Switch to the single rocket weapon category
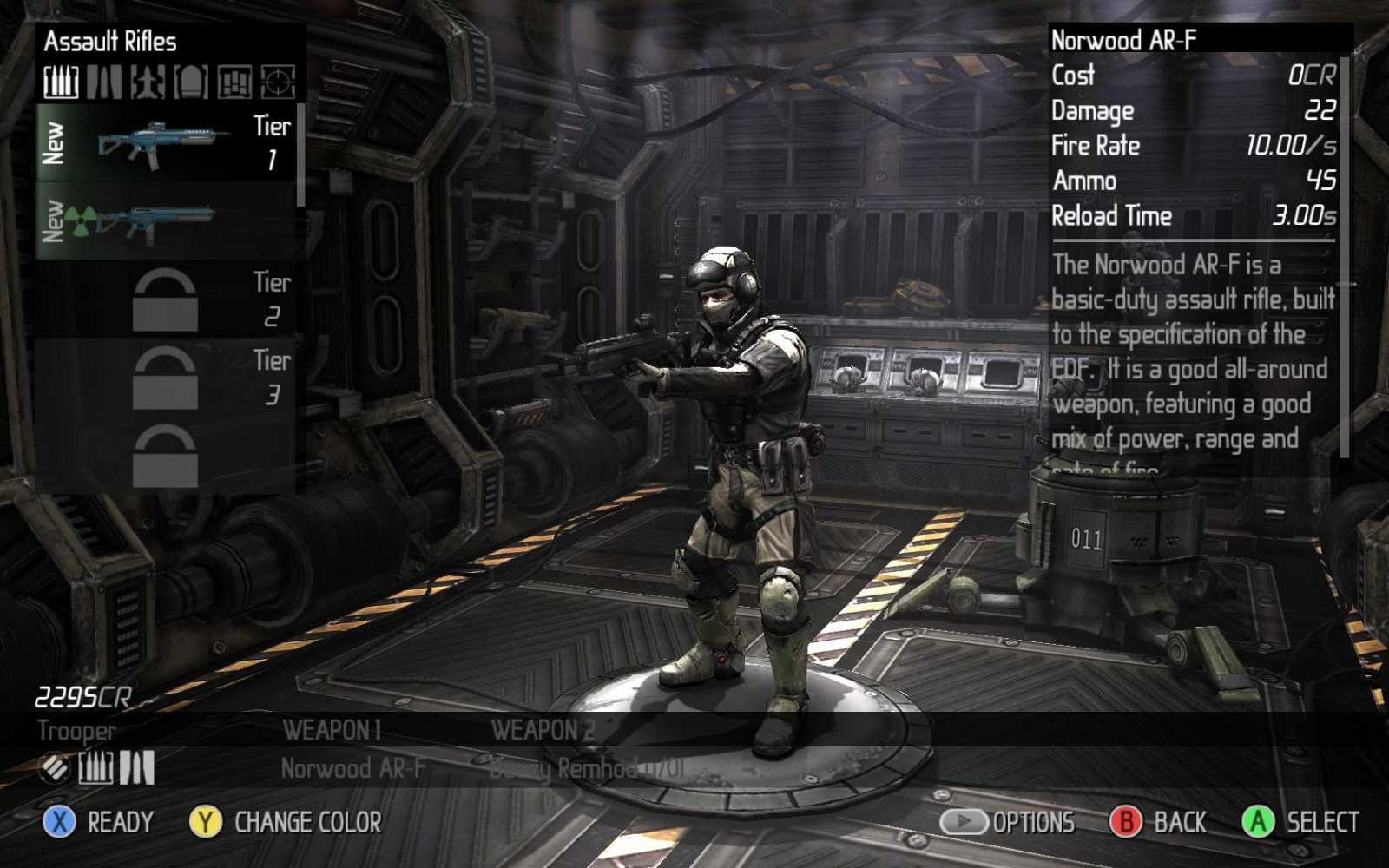The height and width of the screenshot is (868, 1389). (x=104, y=82)
